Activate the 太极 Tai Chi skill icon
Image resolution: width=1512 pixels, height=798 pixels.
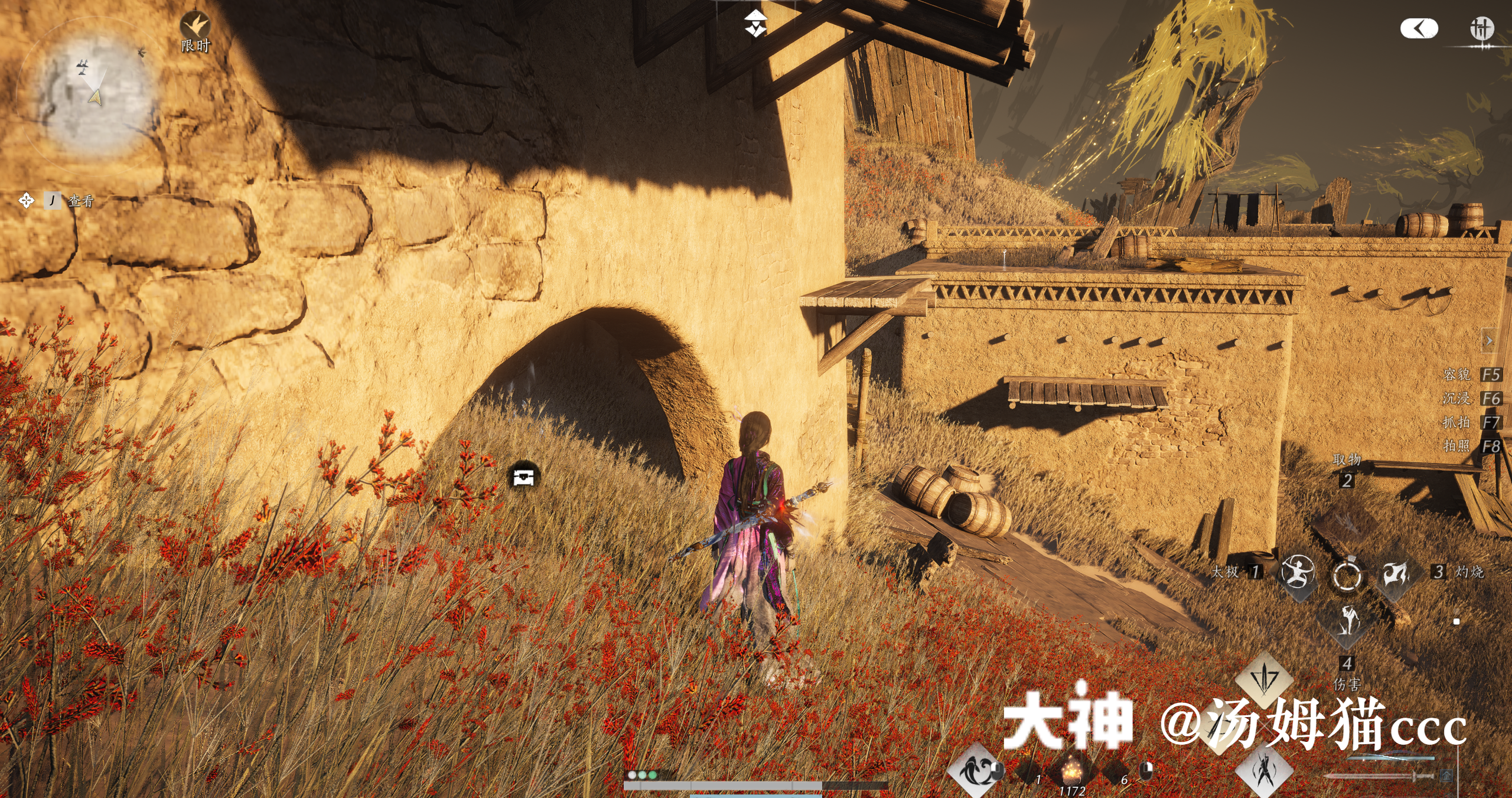pyautogui.click(x=1296, y=572)
